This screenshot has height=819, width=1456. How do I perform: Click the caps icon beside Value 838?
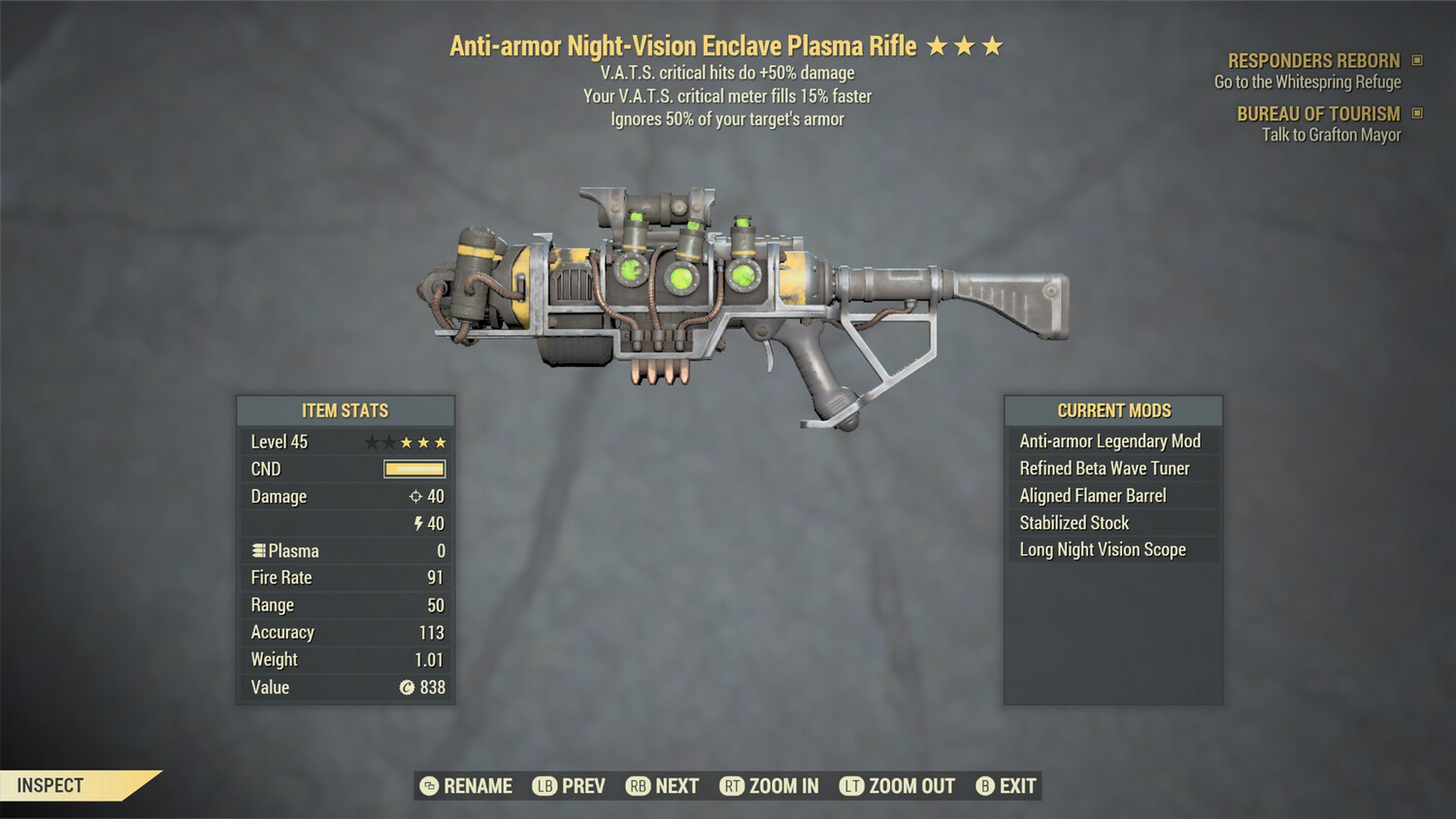pos(409,687)
